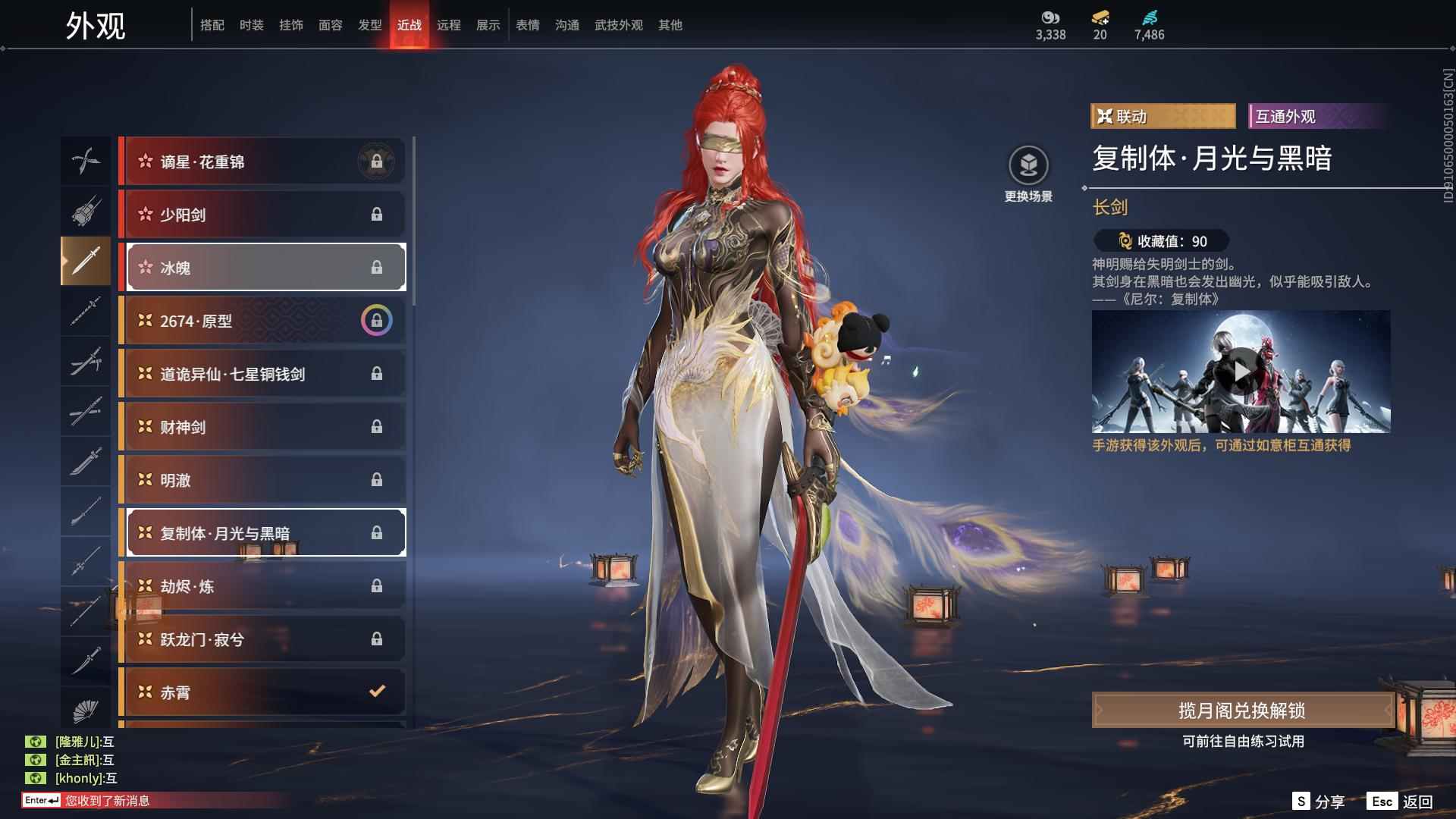Image resolution: width=1456 pixels, height=819 pixels.
Task: Unlock via 揽月阁兑换解锁 button
Action: [1241, 711]
